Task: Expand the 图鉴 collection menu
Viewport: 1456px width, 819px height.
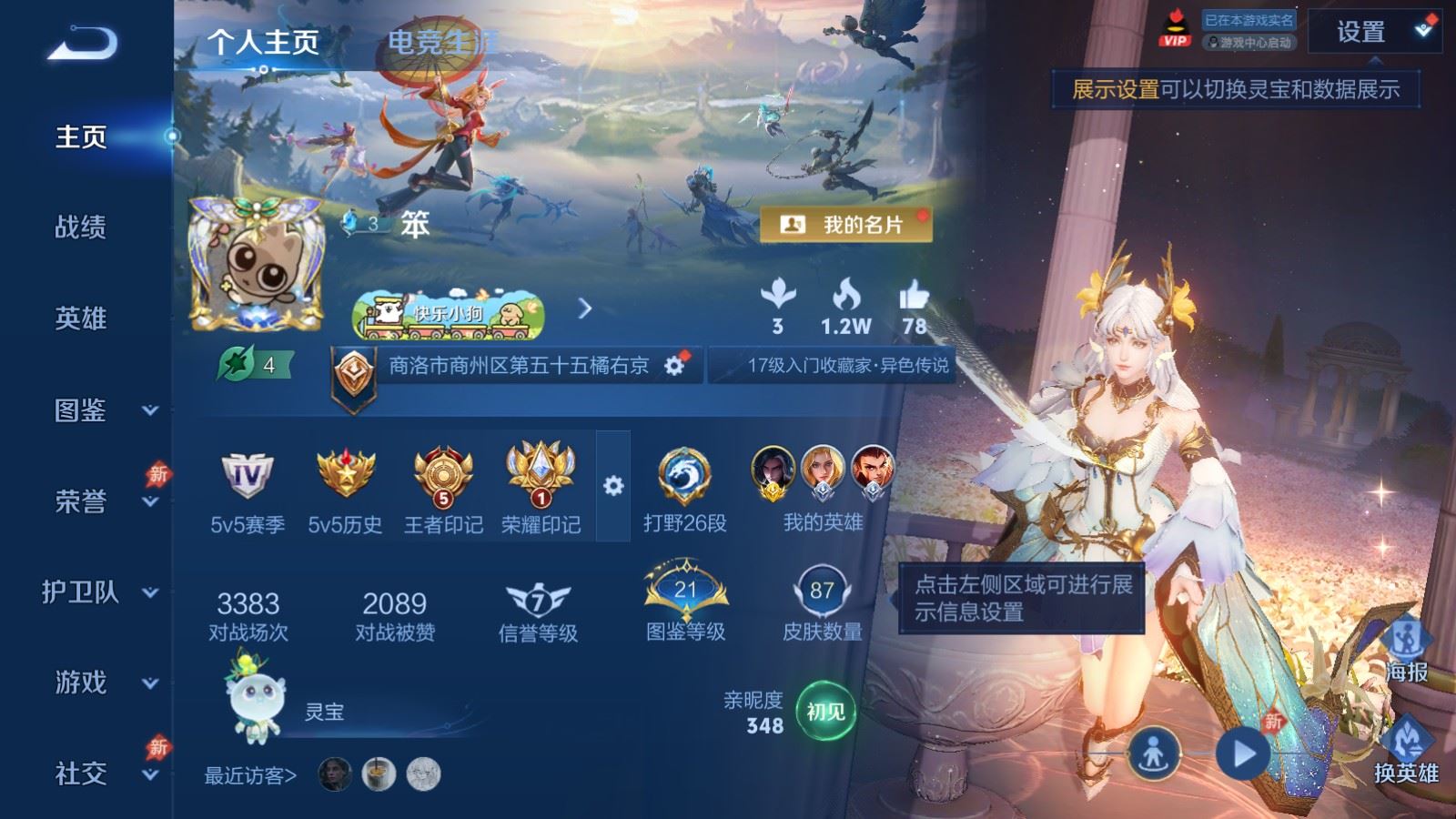Action: coord(98,410)
